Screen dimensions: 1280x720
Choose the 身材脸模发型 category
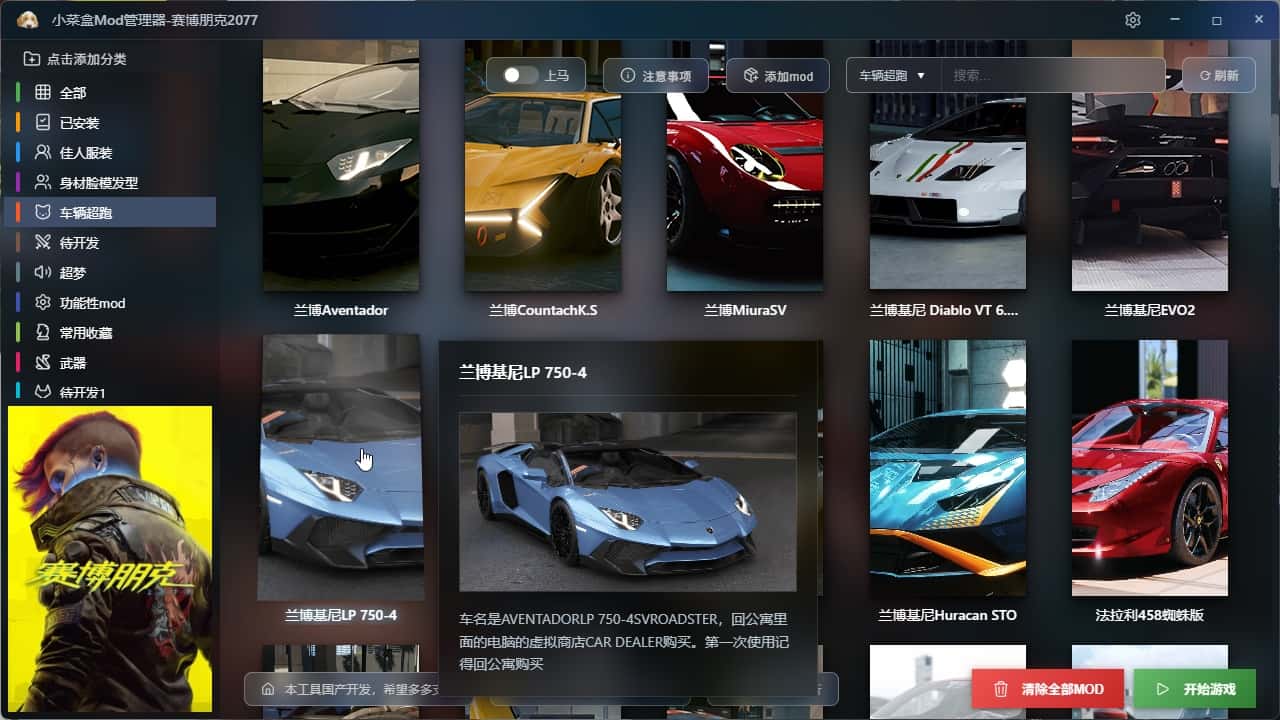[x=98, y=183]
